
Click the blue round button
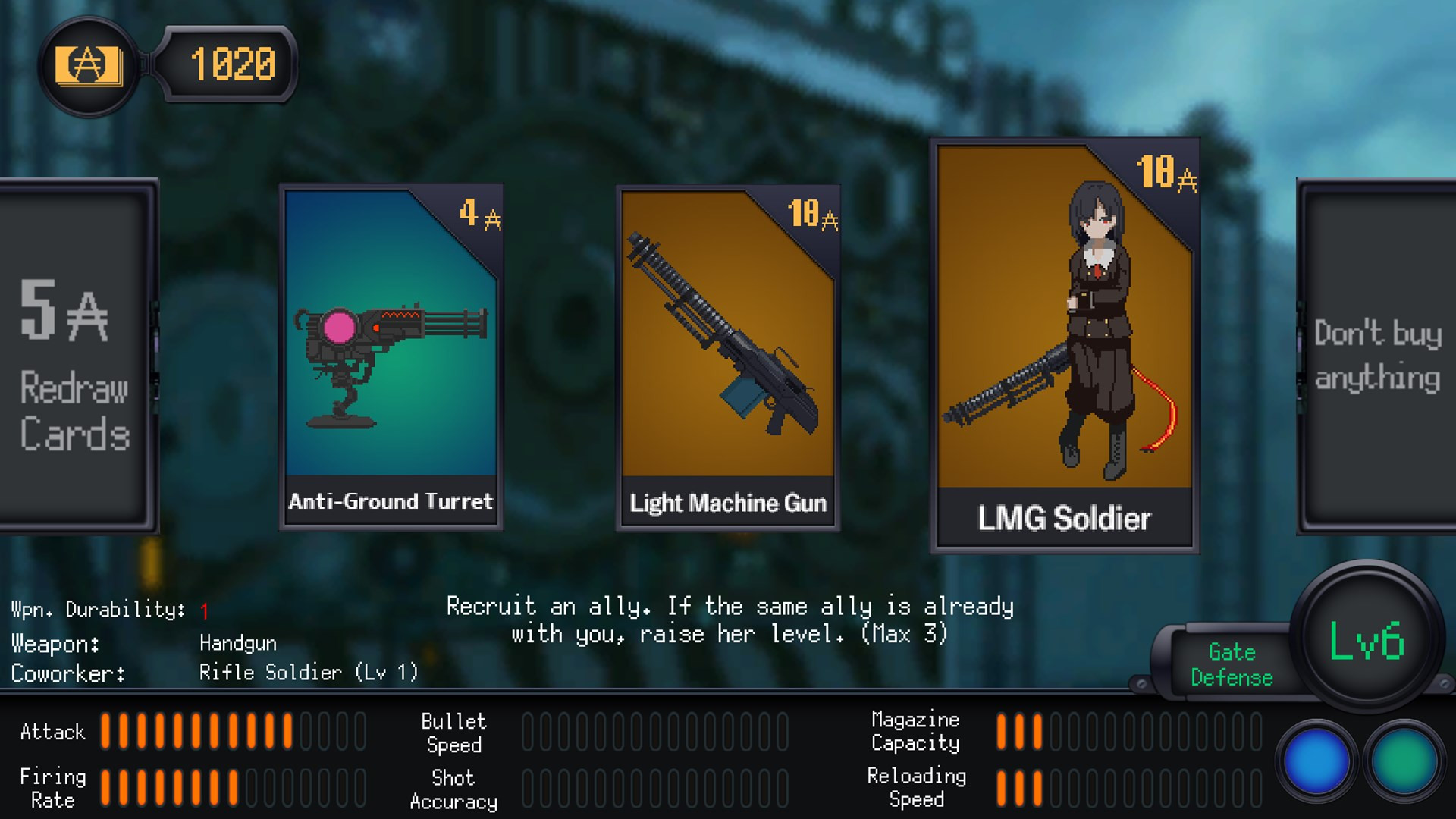[1316, 761]
